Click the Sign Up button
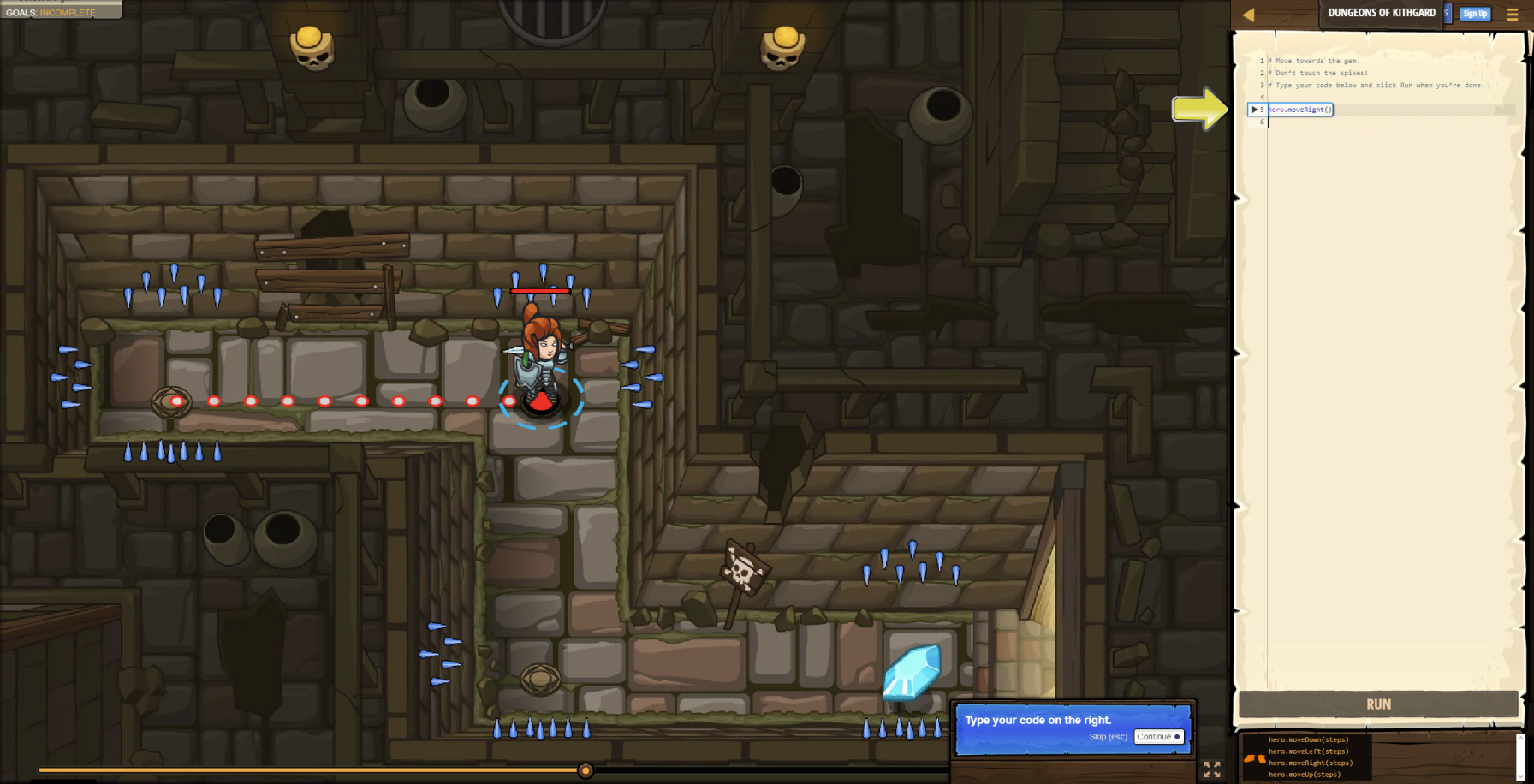This screenshot has width=1534, height=784. point(1475,14)
